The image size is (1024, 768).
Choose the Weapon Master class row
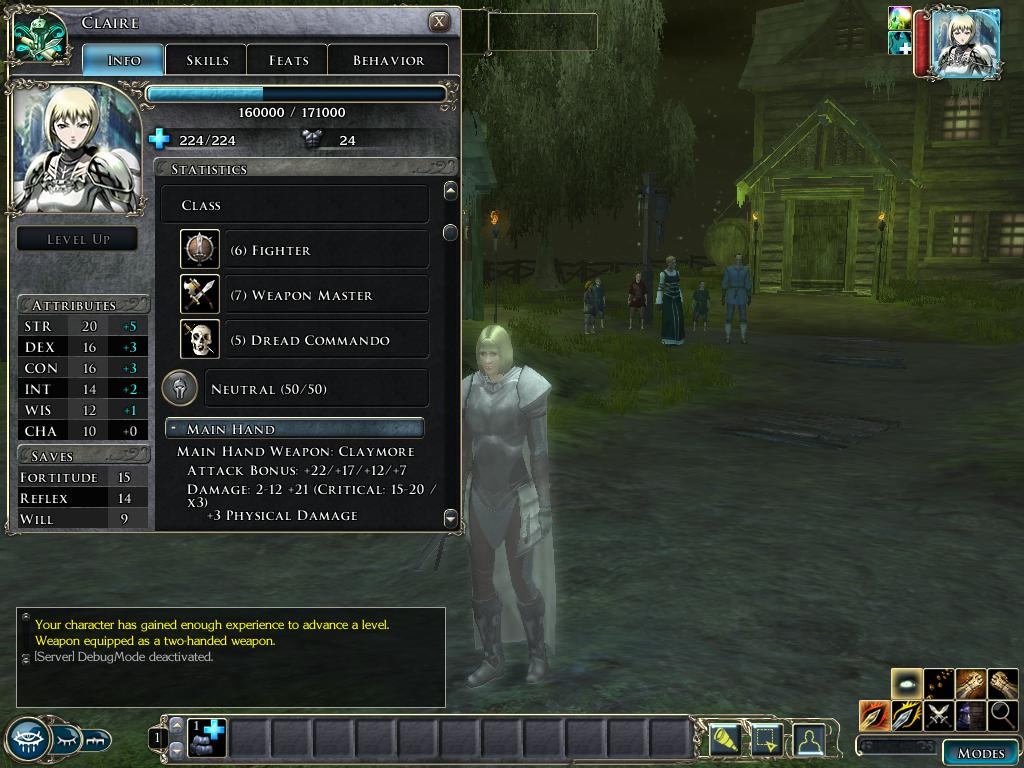(326, 295)
